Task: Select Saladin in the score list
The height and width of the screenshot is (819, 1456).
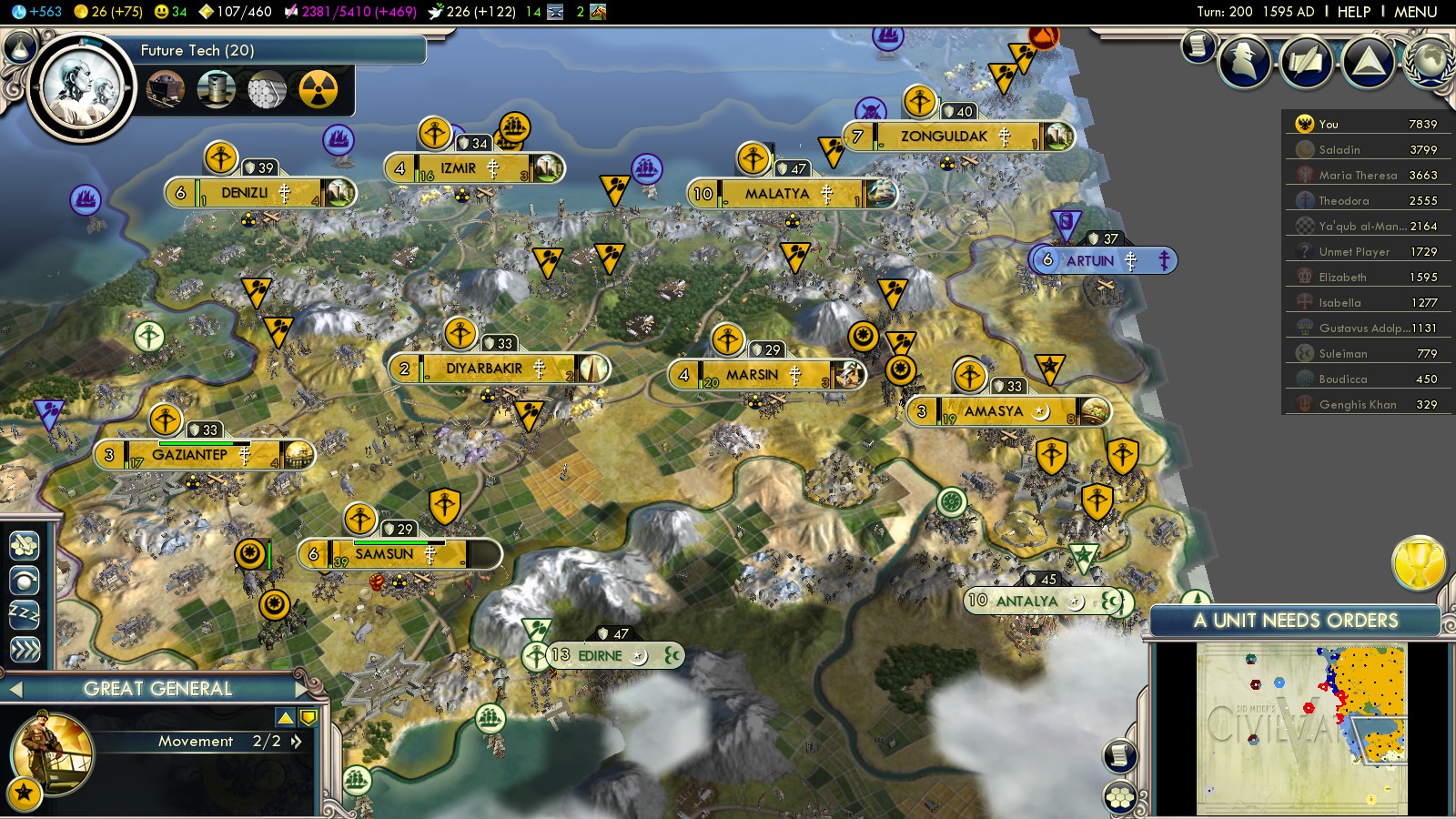Action: 1340,150
